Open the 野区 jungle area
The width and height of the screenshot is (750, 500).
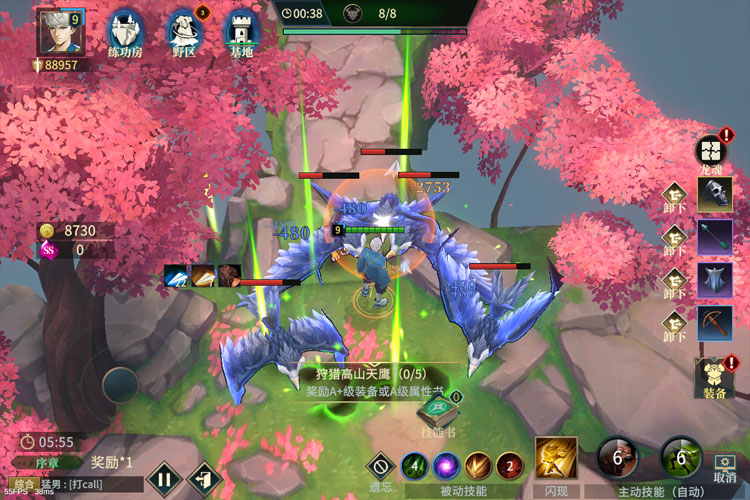coord(184,31)
